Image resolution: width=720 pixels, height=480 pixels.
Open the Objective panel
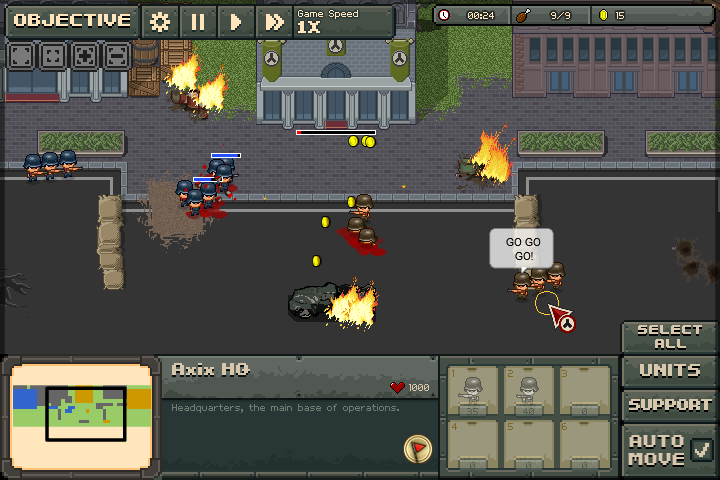[x=72, y=20]
